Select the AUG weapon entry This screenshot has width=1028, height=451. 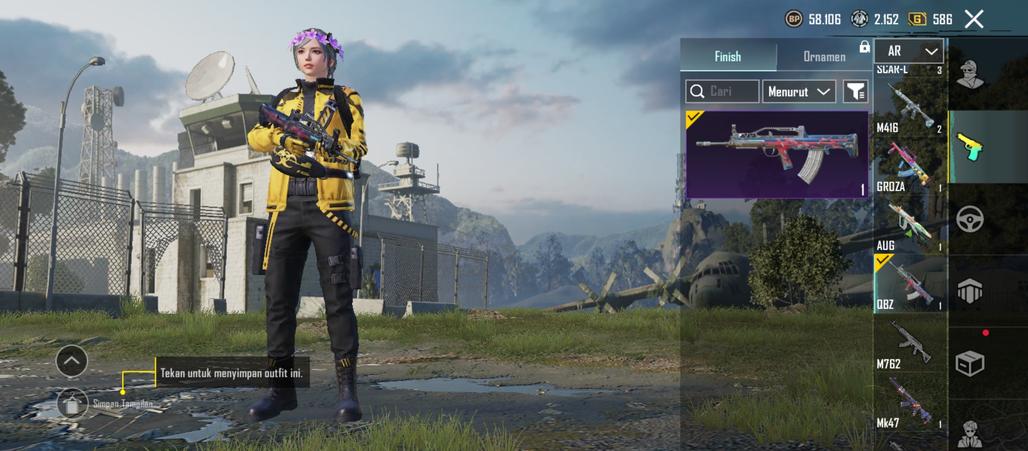click(910, 228)
